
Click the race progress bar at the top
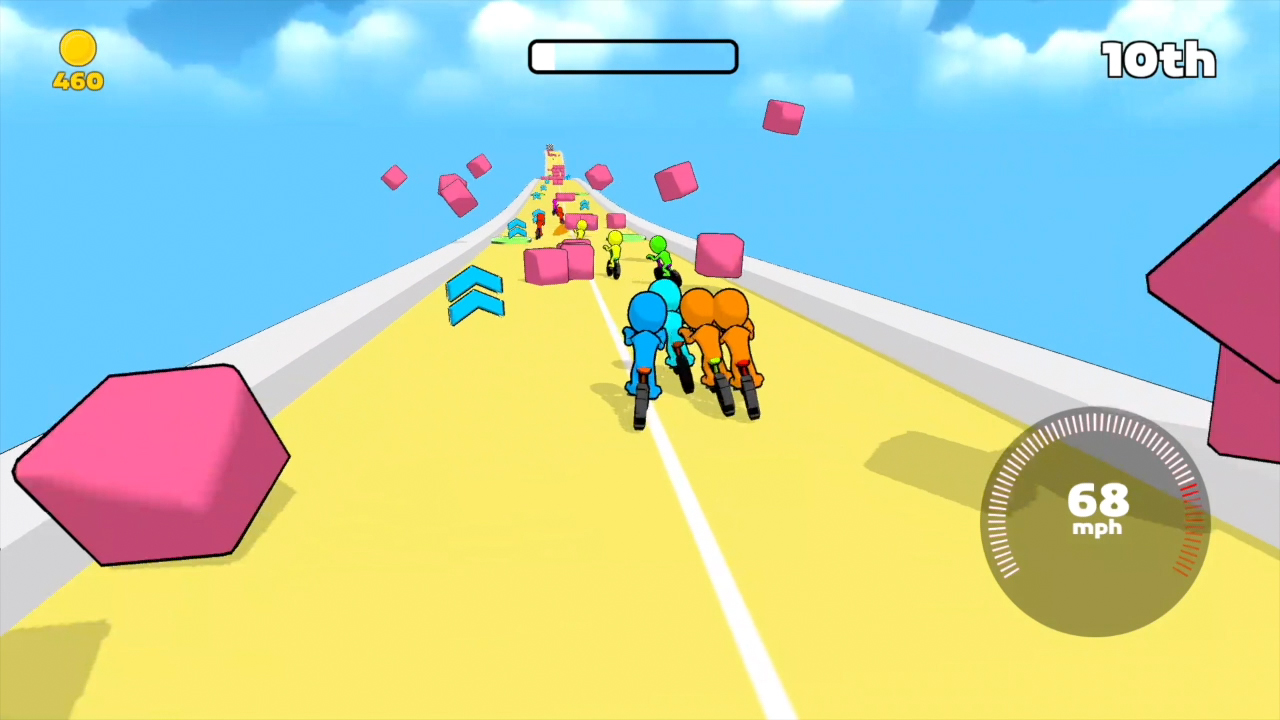pos(632,56)
